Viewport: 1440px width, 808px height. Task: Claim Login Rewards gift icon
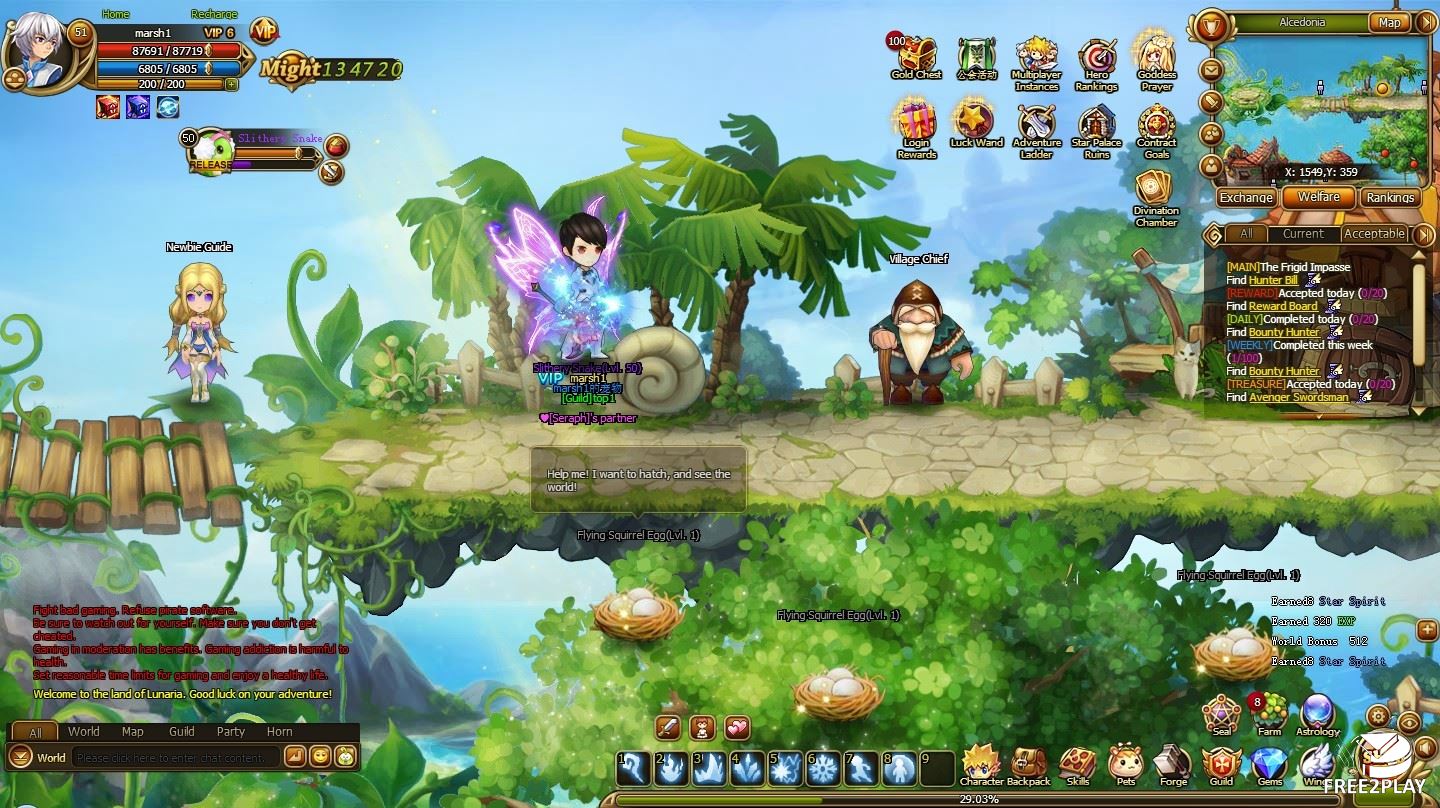(x=916, y=125)
